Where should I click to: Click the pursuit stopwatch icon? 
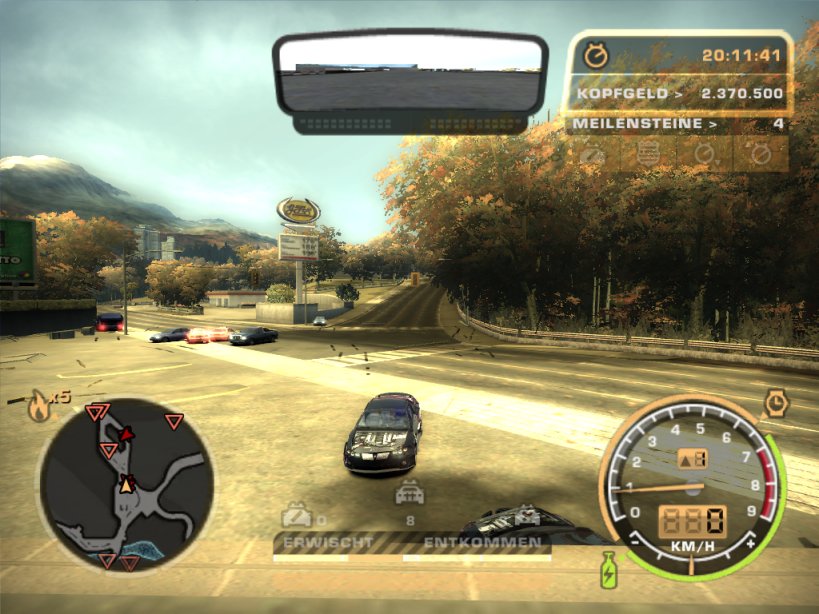pyautogui.click(x=596, y=55)
